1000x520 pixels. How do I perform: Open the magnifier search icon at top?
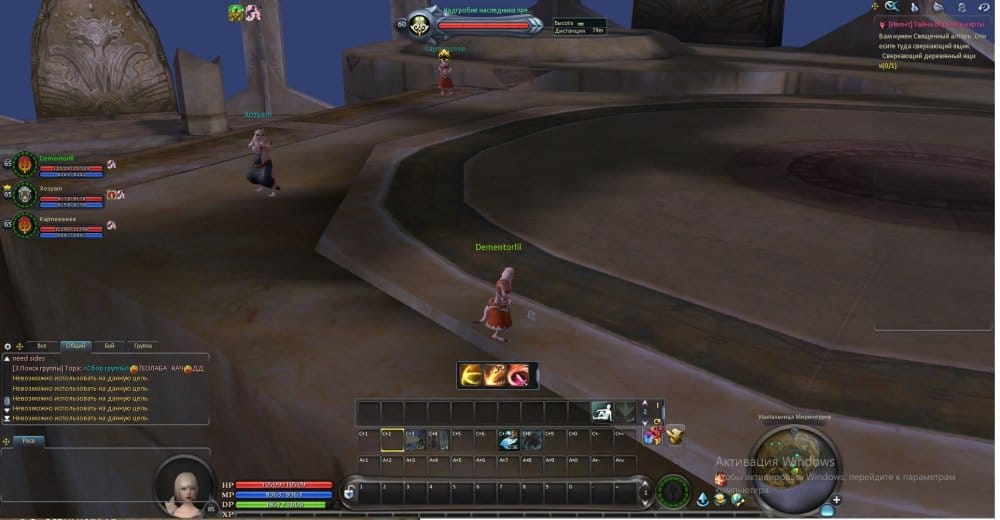(891, 7)
